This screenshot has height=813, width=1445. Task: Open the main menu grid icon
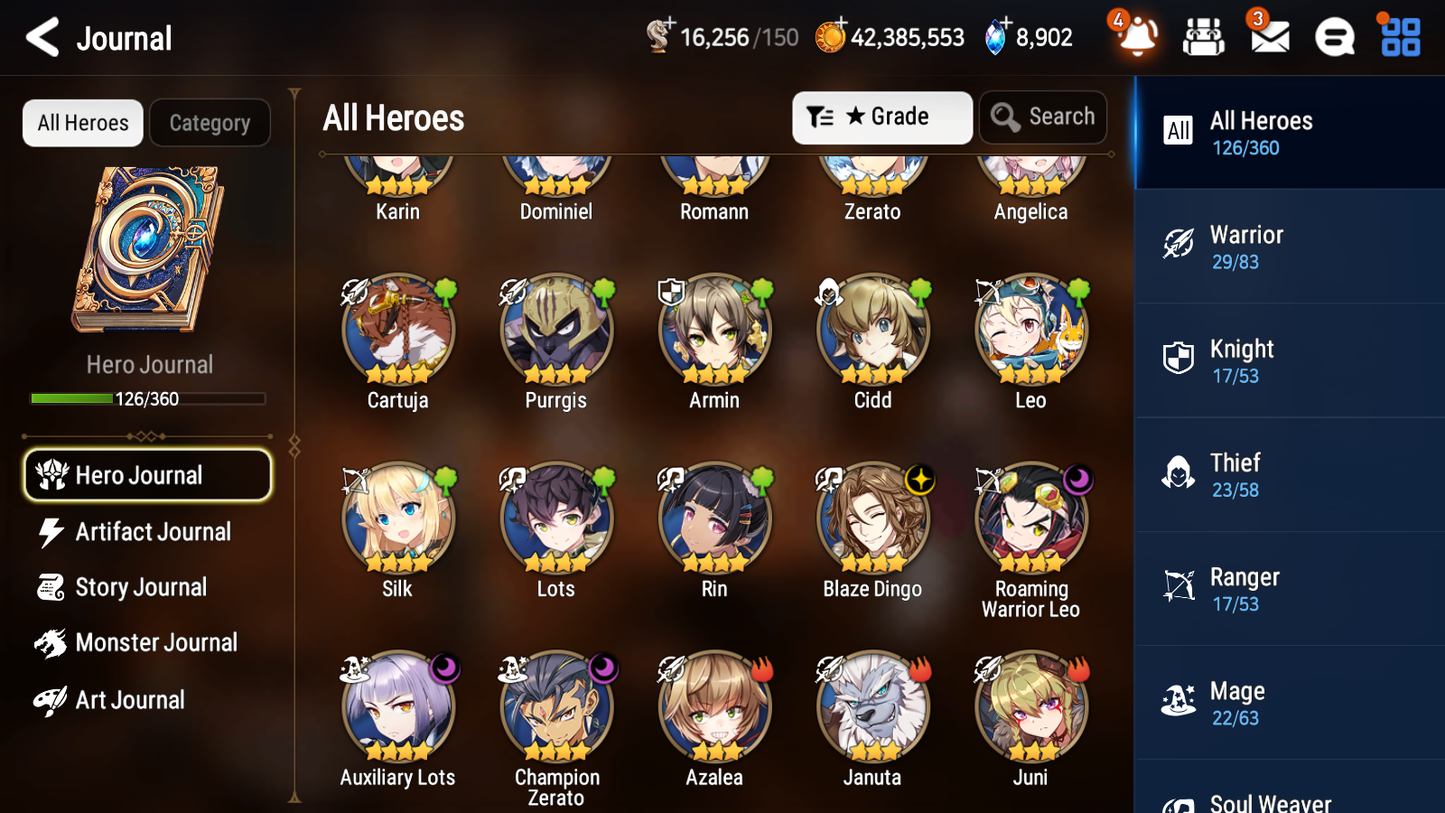[1399, 36]
